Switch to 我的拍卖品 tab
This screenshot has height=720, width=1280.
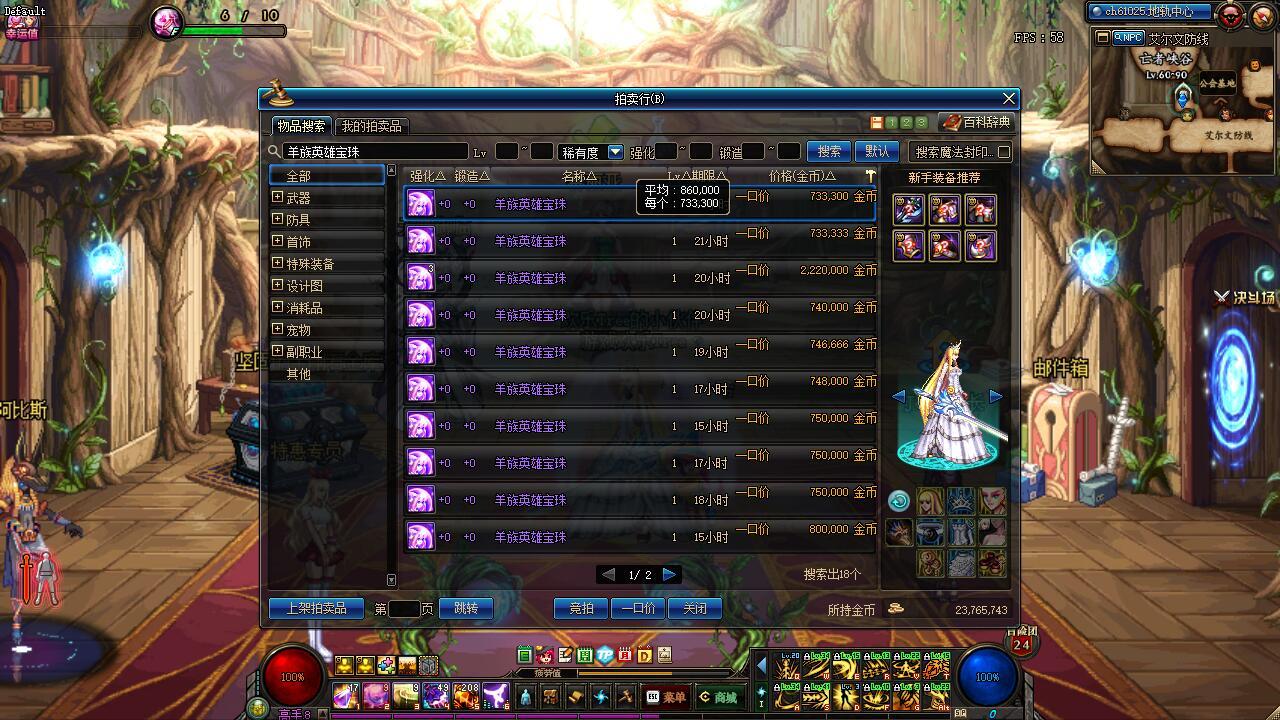coord(371,126)
